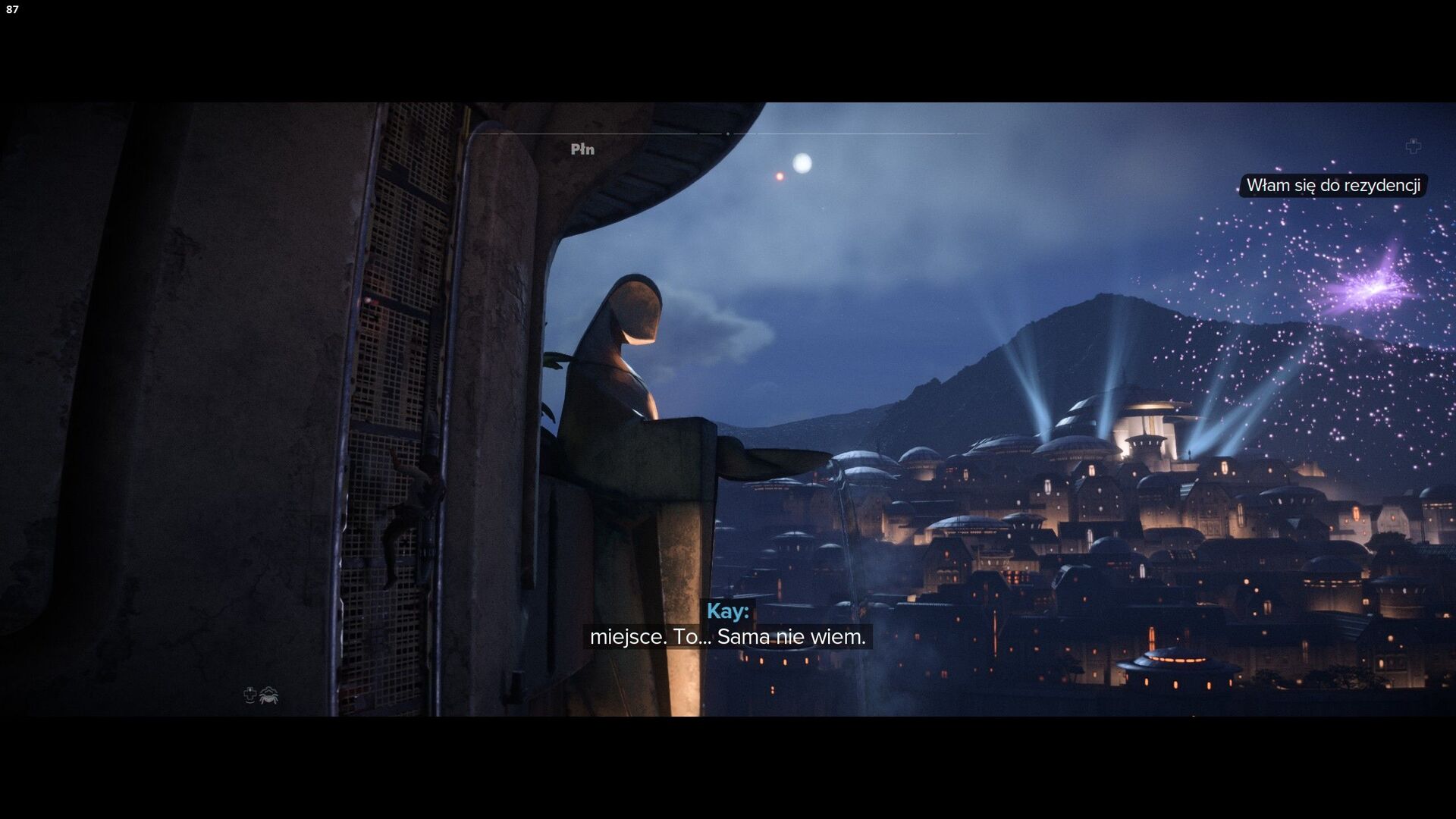The height and width of the screenshot is (819, 1456).
Task: Select the Nix companion creature icon
Action: click(x=269, y=695)
